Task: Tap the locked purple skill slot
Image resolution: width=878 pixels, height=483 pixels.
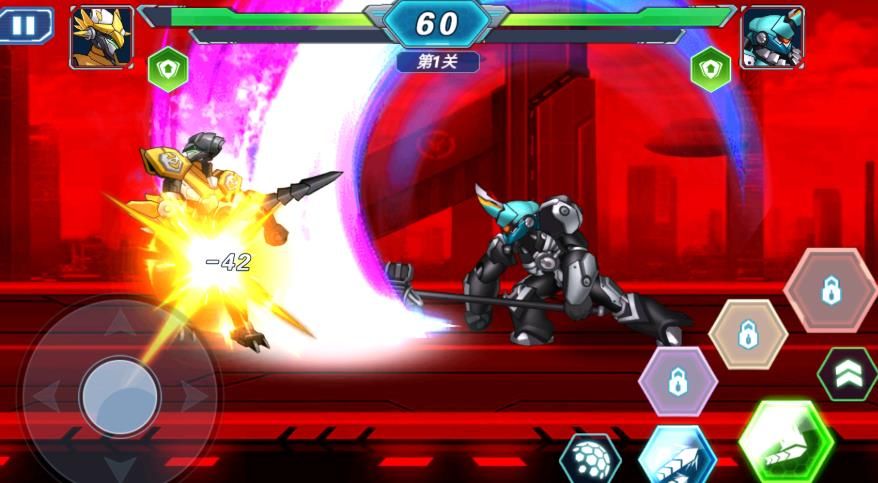Action: point(677,381)
